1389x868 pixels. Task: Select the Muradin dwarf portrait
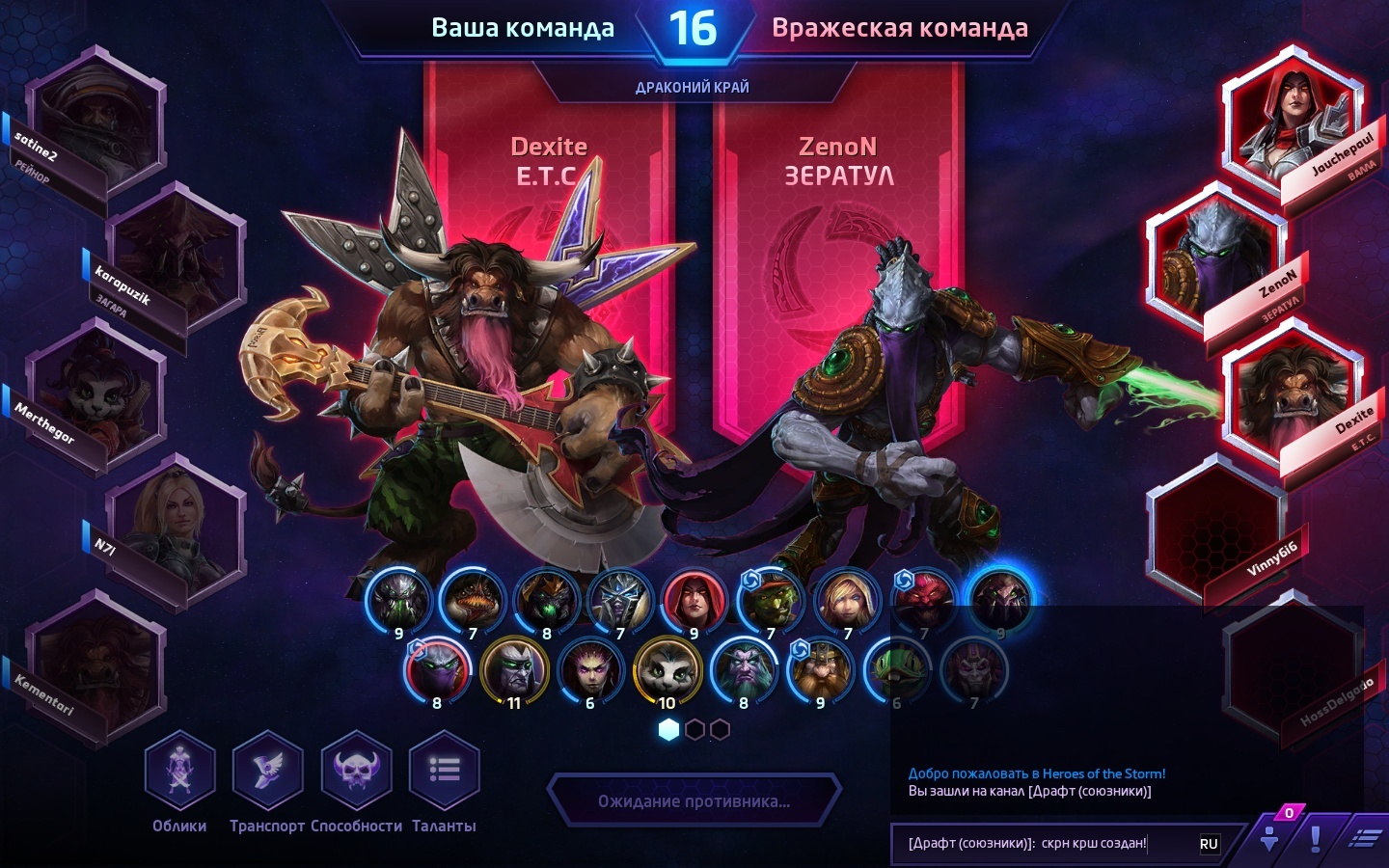point(819,671)
